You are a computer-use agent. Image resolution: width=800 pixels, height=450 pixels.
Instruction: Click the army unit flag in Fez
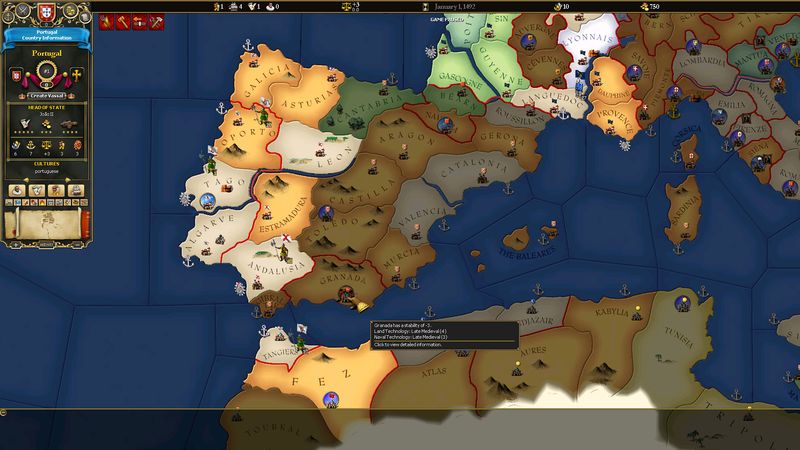pos(329,400)
